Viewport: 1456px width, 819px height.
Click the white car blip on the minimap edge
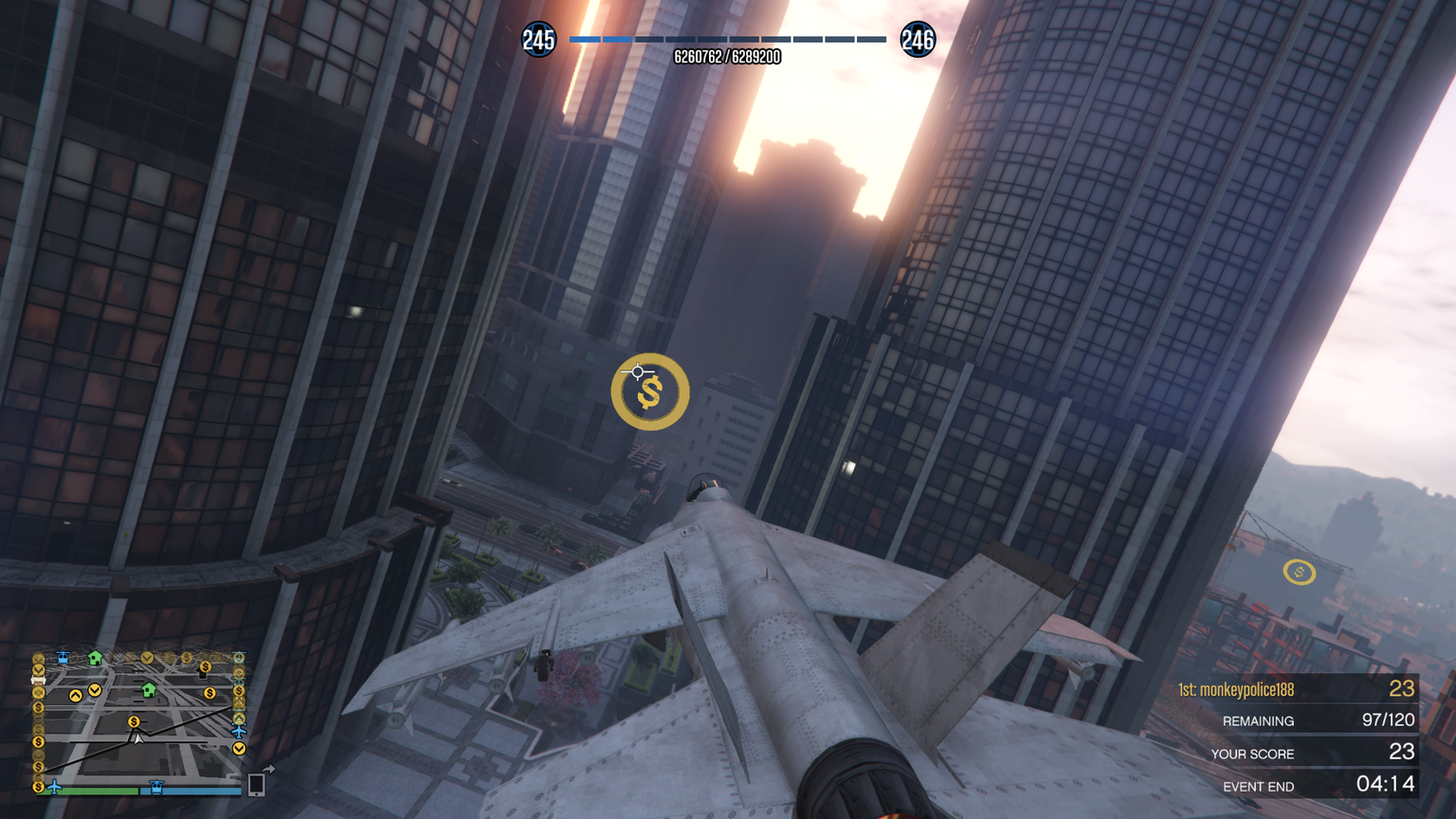39,680
